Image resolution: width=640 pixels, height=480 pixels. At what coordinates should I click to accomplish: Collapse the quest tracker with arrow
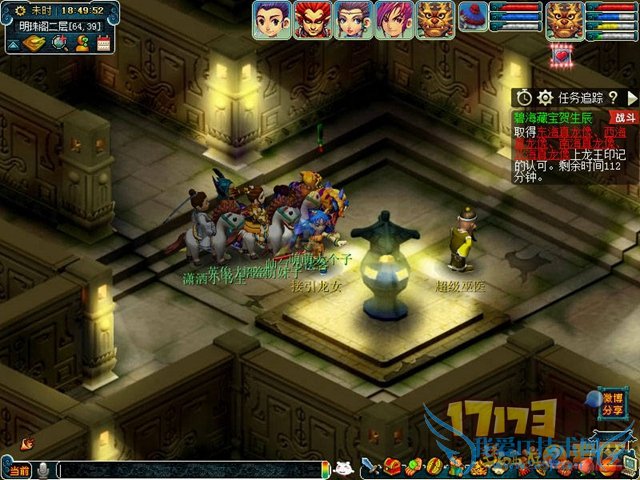(x=632, y=97)
